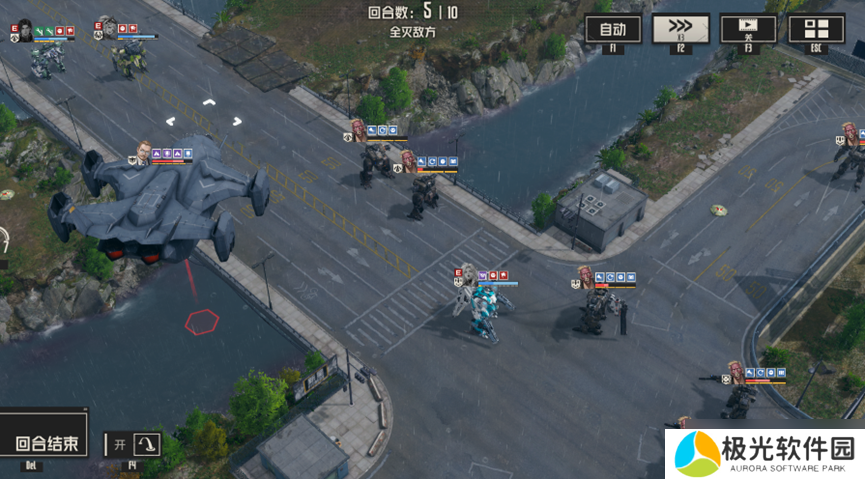Viewport: 865px width, 479px height.
Task: Select the white and blue mech unit
Action: pyautogui.click(x=486, y=309)
